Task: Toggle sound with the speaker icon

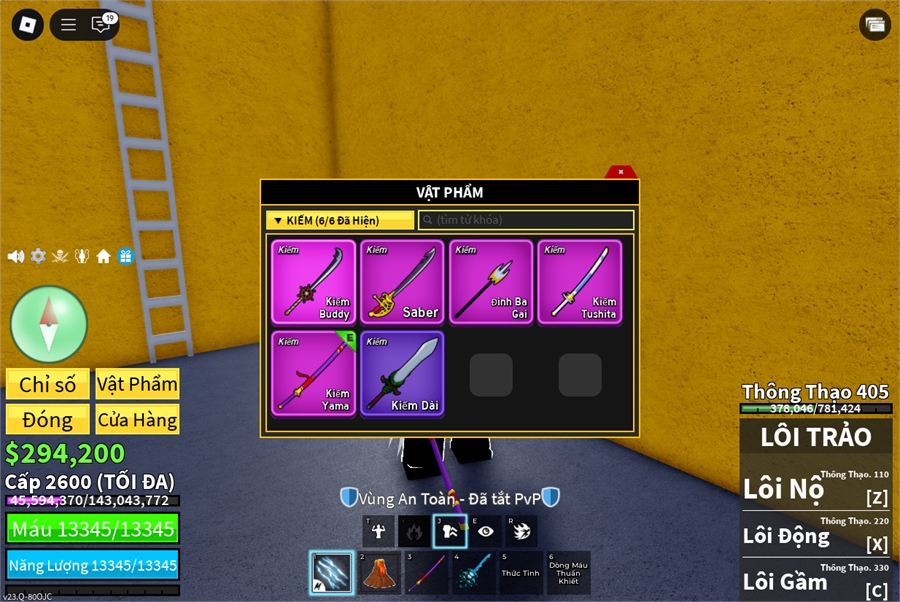Action: [x=16, y=256]
